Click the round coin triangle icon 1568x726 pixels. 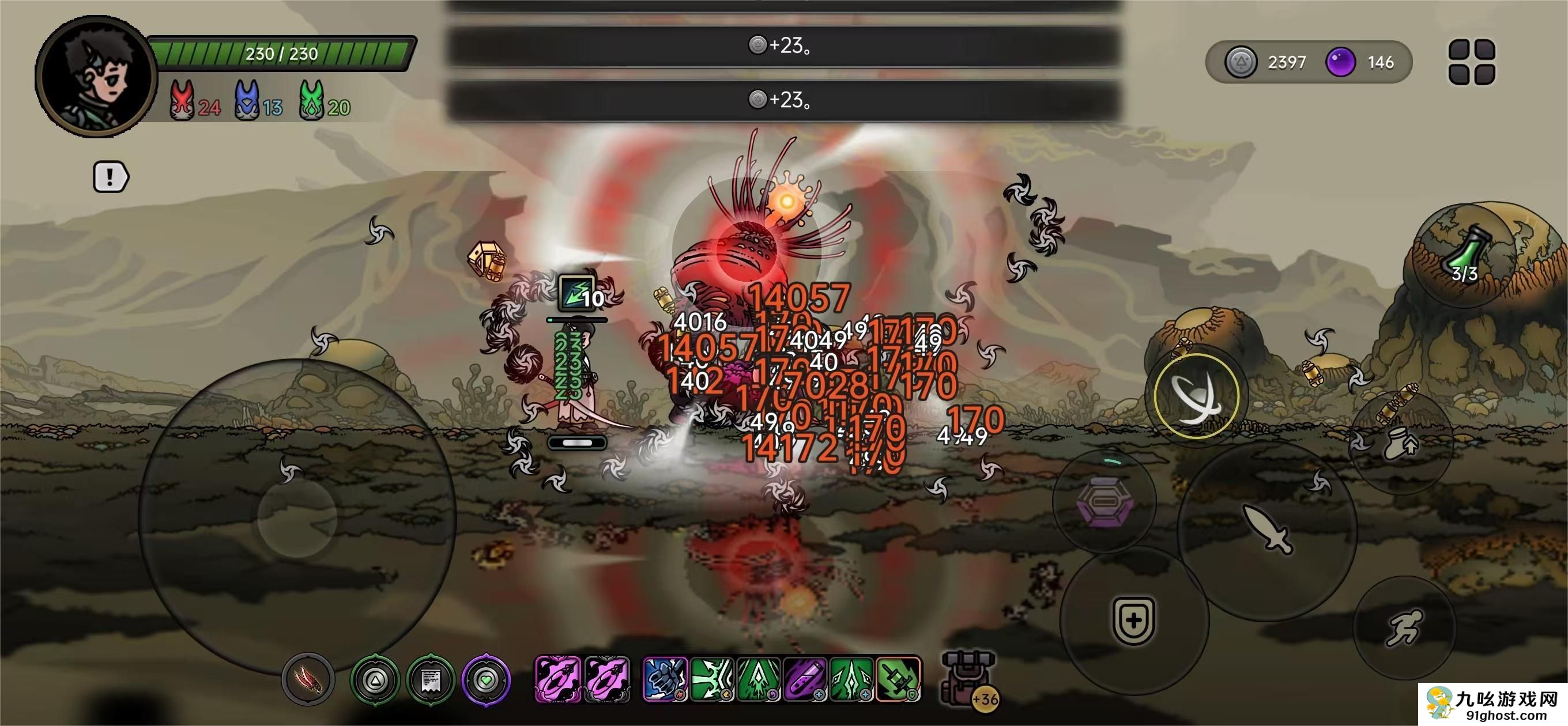[x=375, y=679]
